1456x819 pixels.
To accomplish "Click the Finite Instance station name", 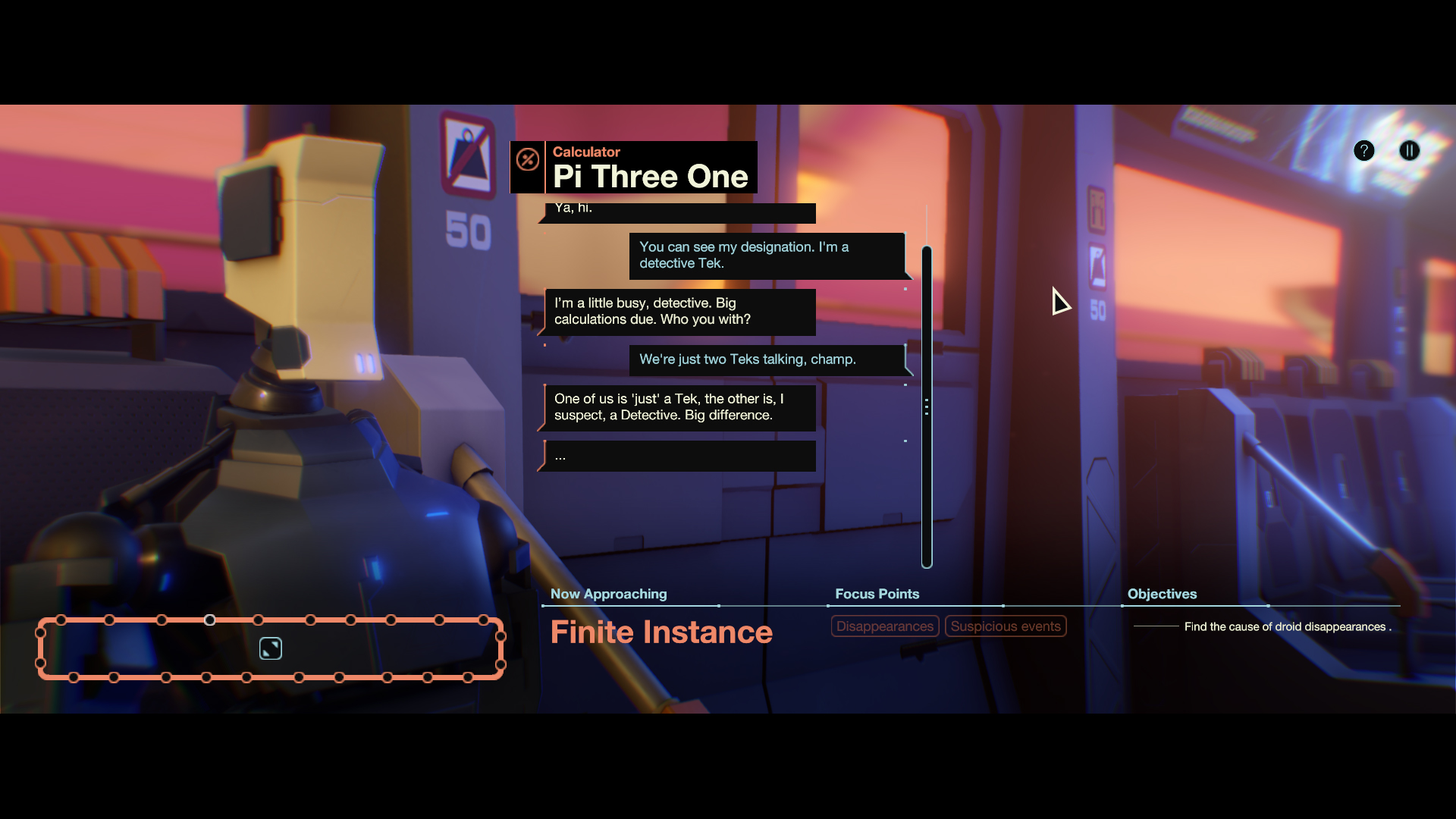I will click(661, 632).
